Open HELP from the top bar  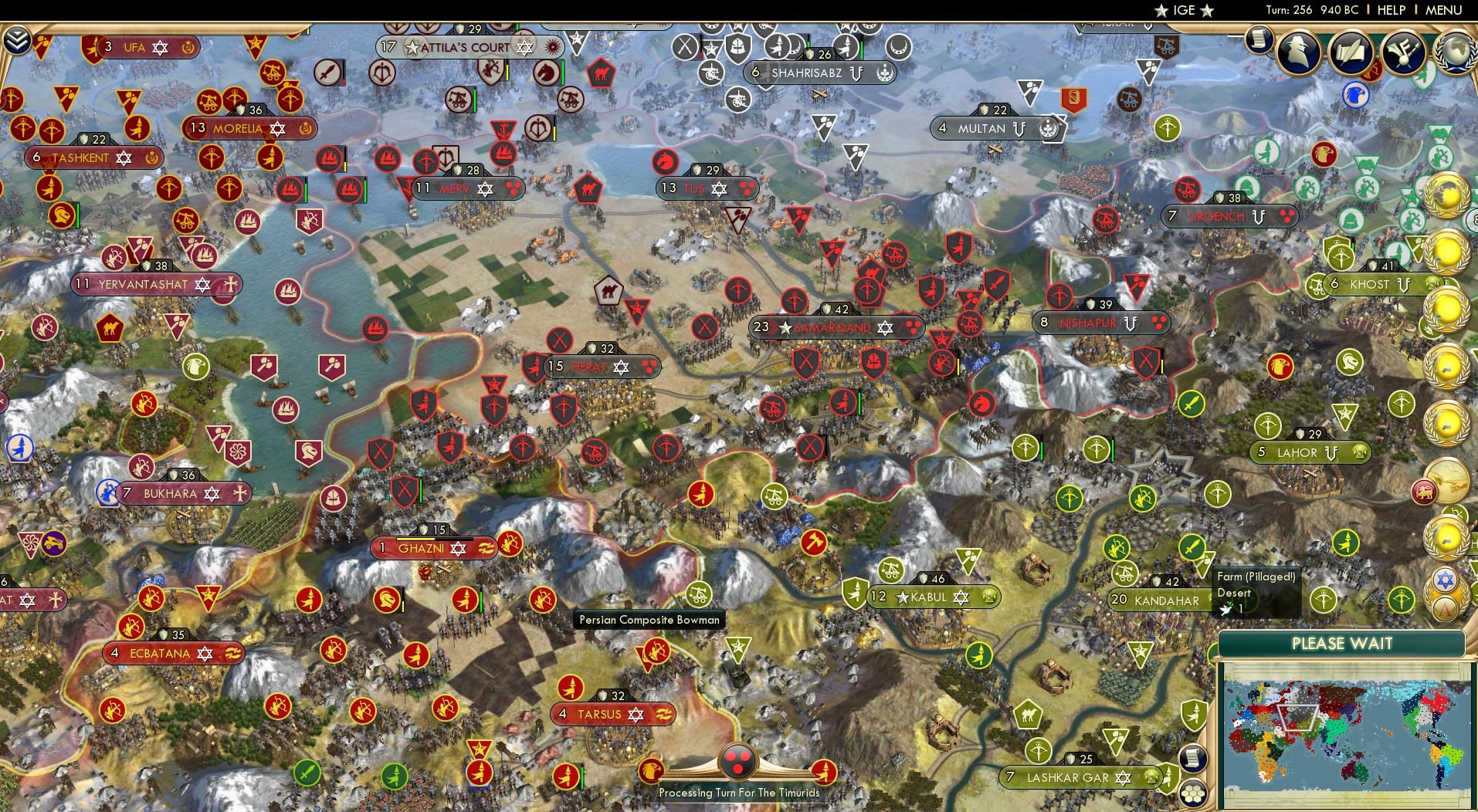pyautogui.click(x=1391, y=10)
